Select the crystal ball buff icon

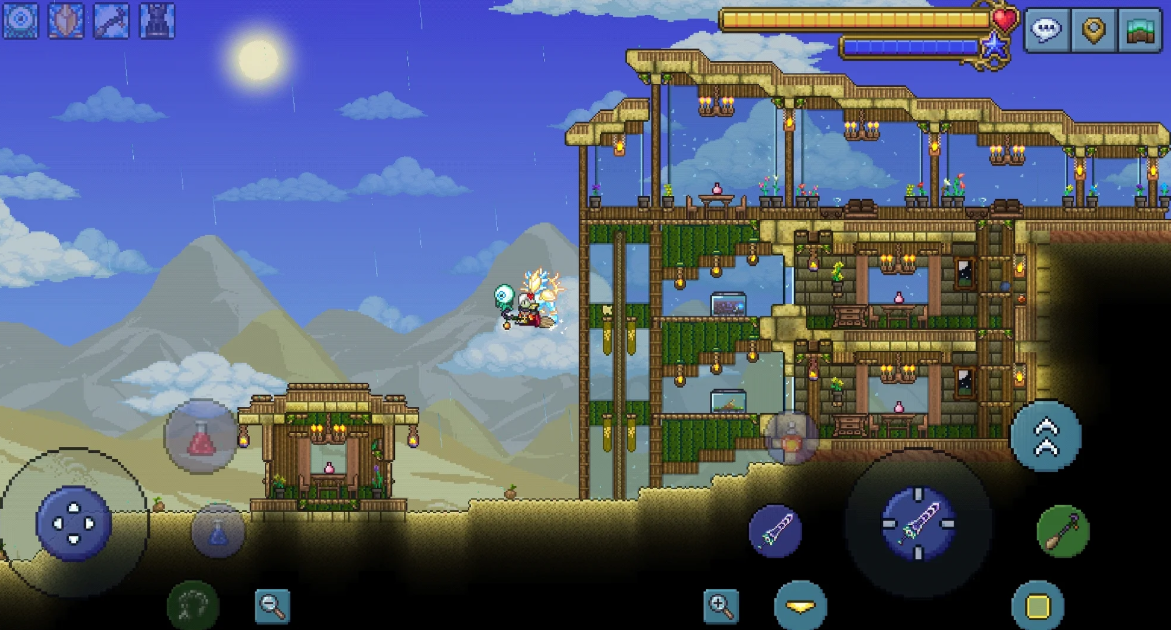tap(20, 20)
